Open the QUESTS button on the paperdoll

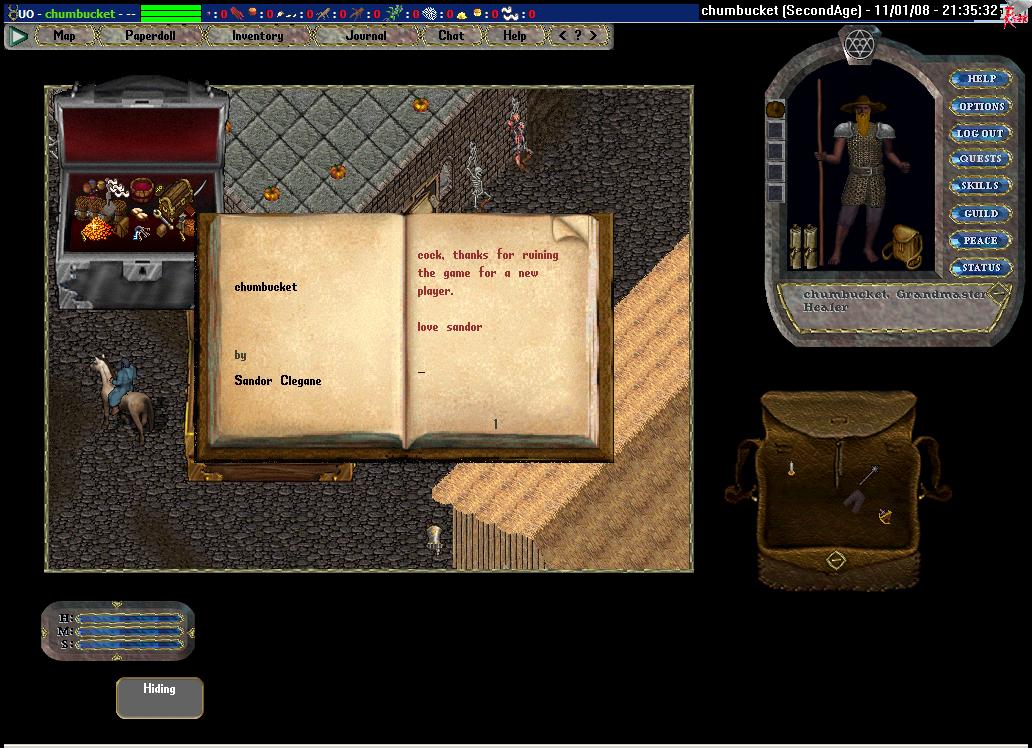(x=981, y=159)
